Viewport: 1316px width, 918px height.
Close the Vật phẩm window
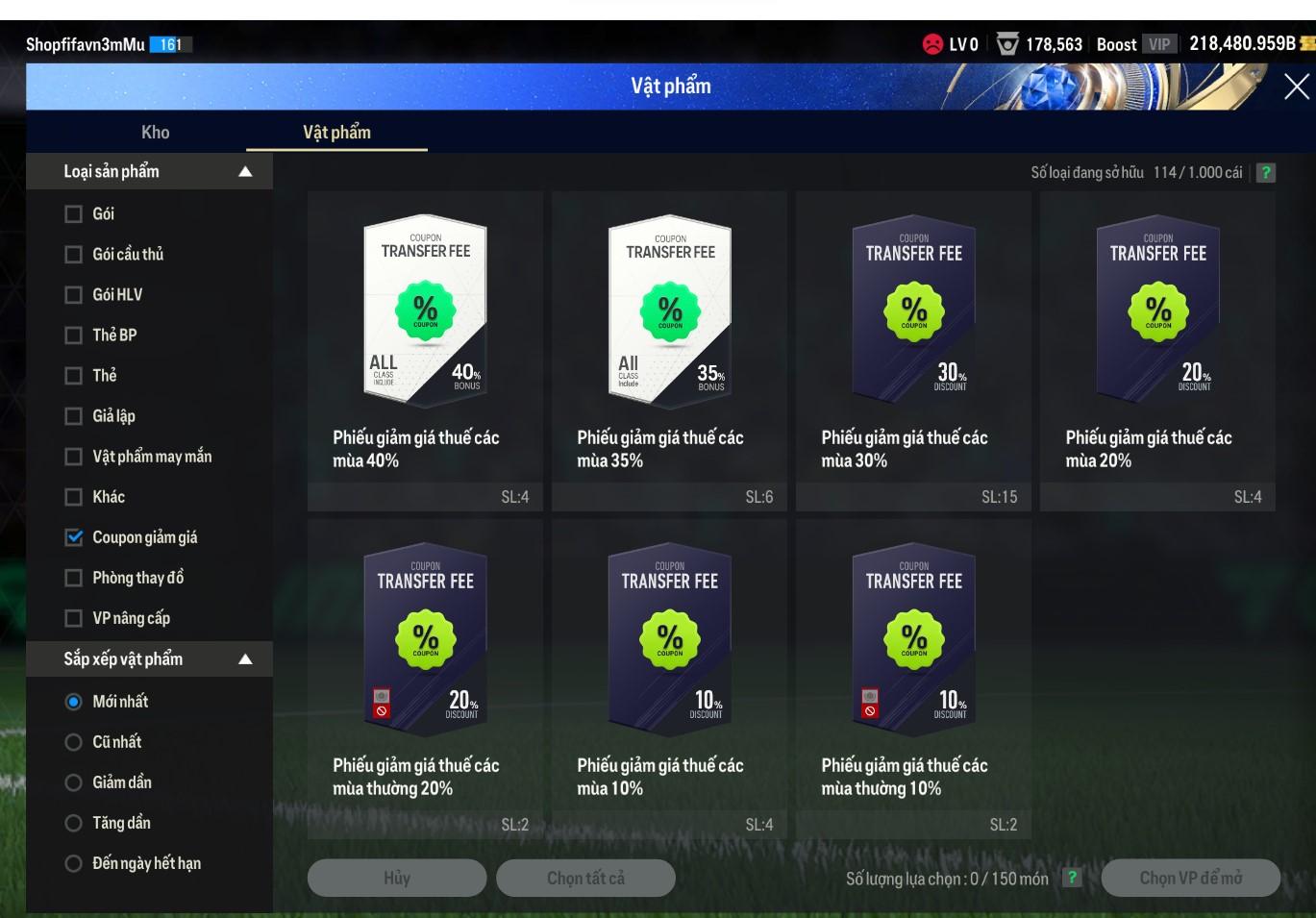coord(1296,87)
